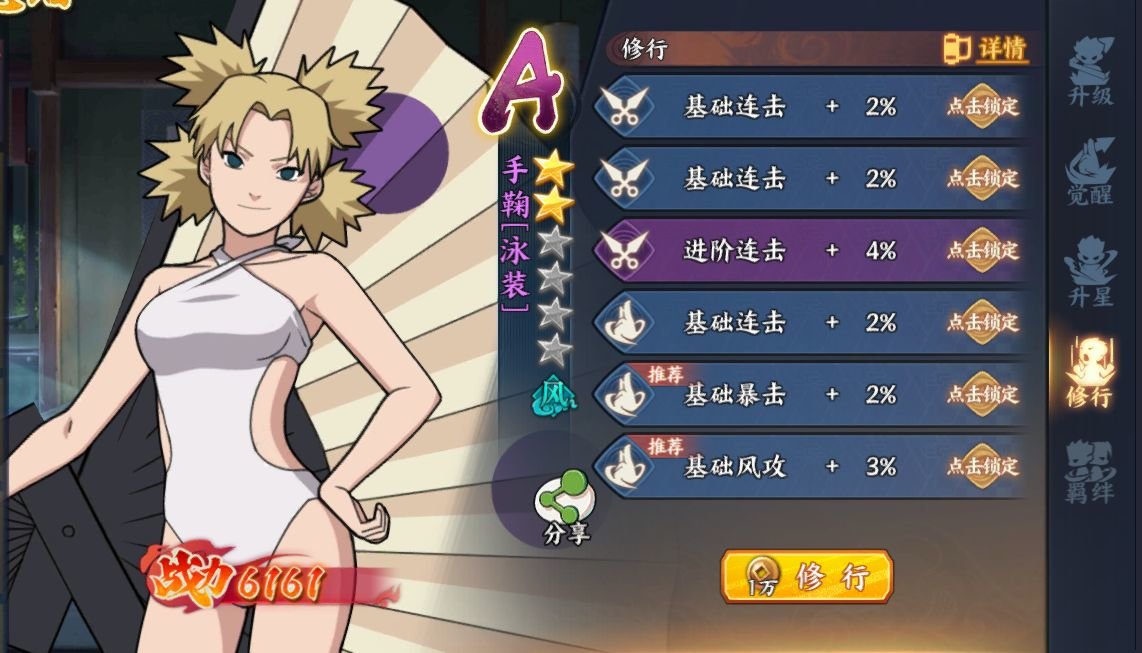
Task: Open the 详情 details link
Action: tap(986, 48)
